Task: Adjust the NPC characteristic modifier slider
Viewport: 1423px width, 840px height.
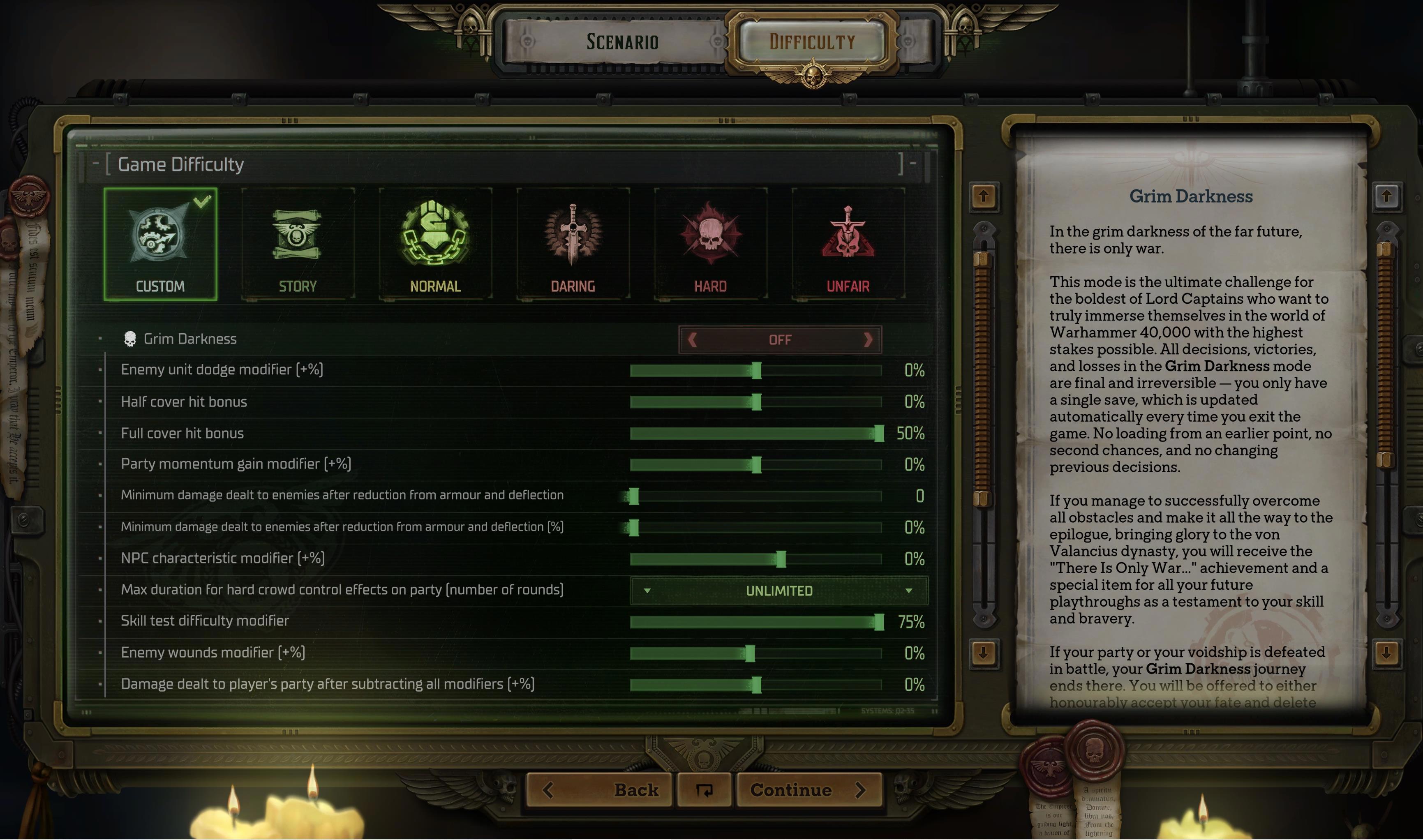Action: [781, 559]
